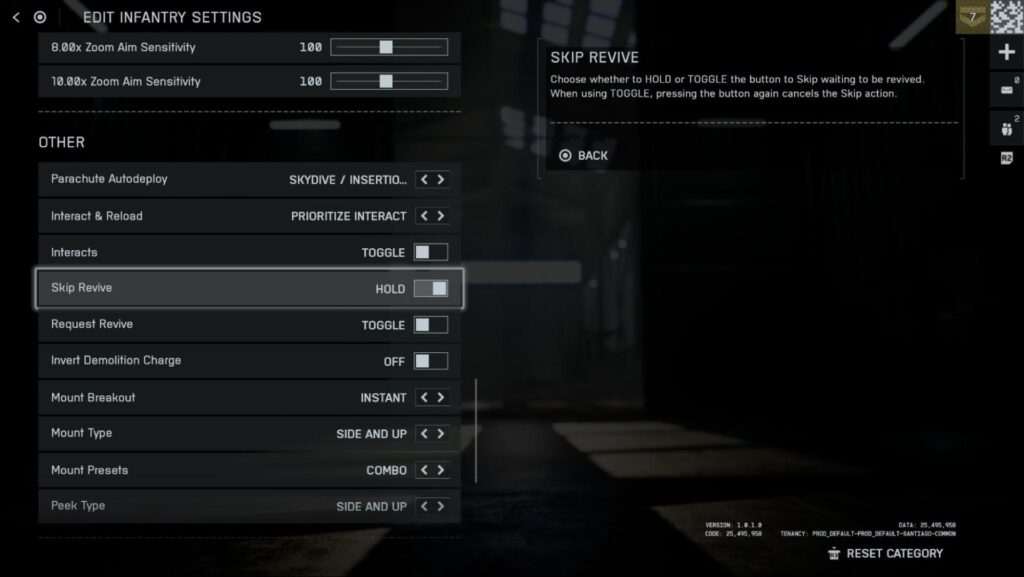The height and width of the screenshot is (577, 1024).
Task: Select the Parachute Autodeploy row
Action: 160,180
